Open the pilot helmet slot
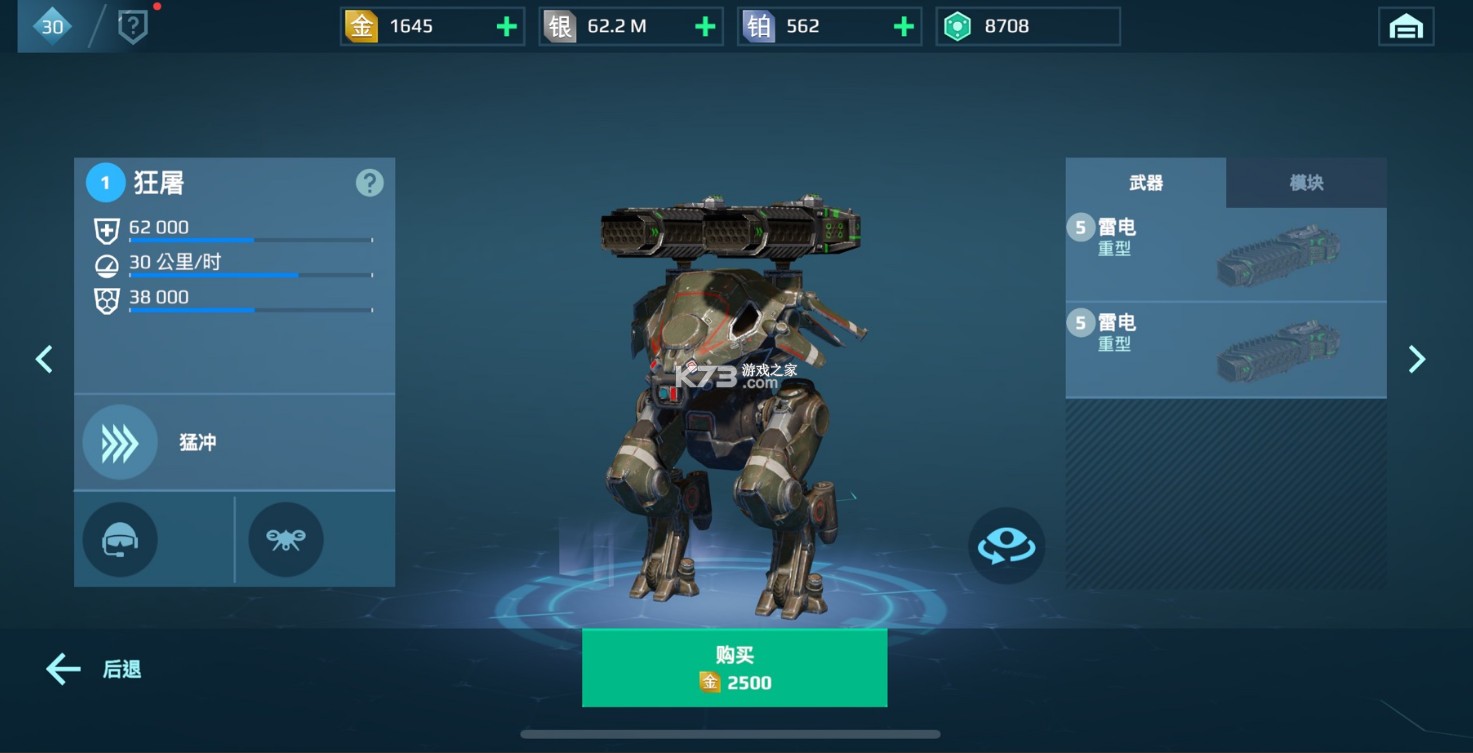 tap(120, 540)
